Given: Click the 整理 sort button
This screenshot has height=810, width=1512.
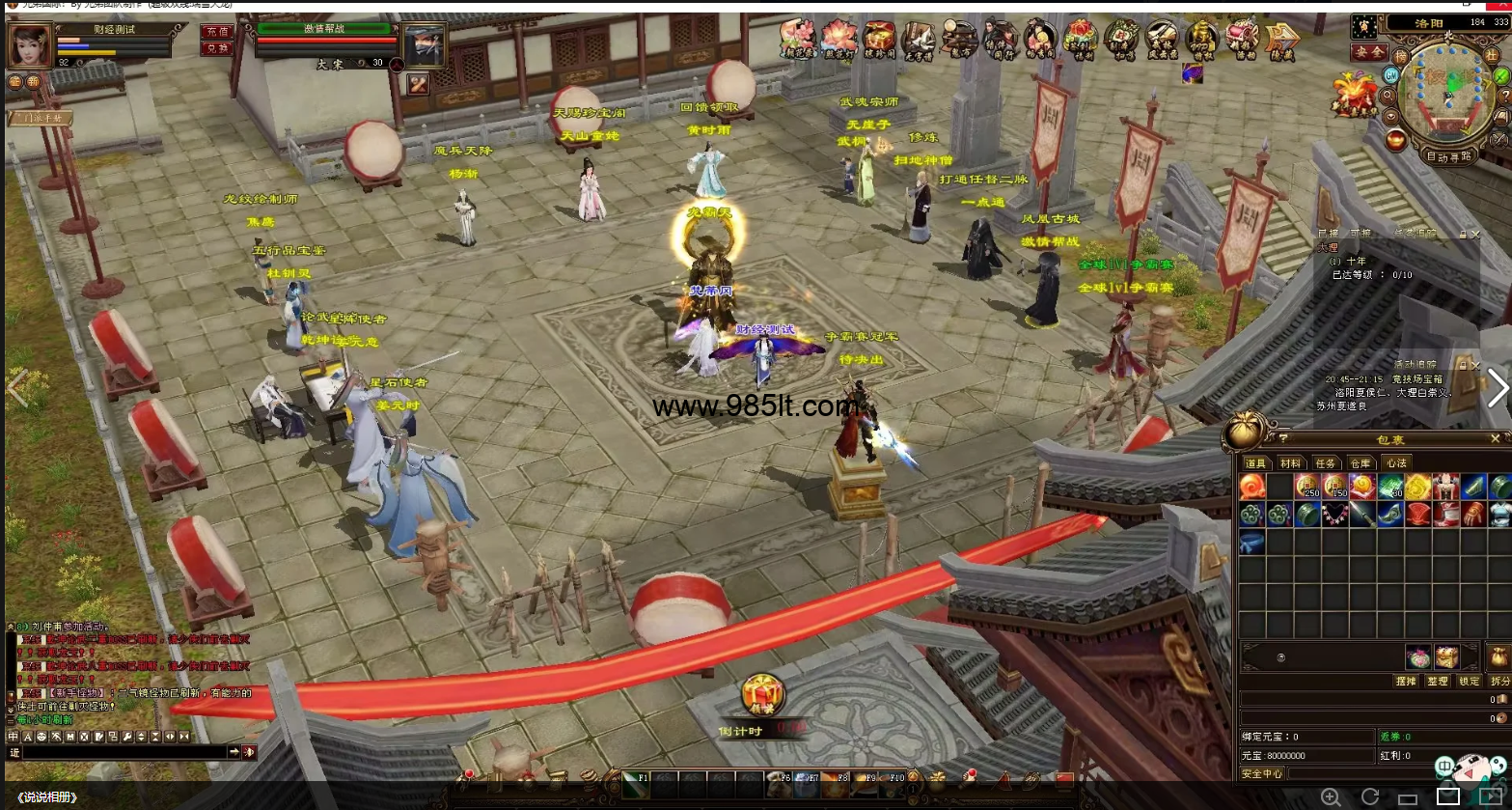Looking at the screenshot, I should [1438, 681].
